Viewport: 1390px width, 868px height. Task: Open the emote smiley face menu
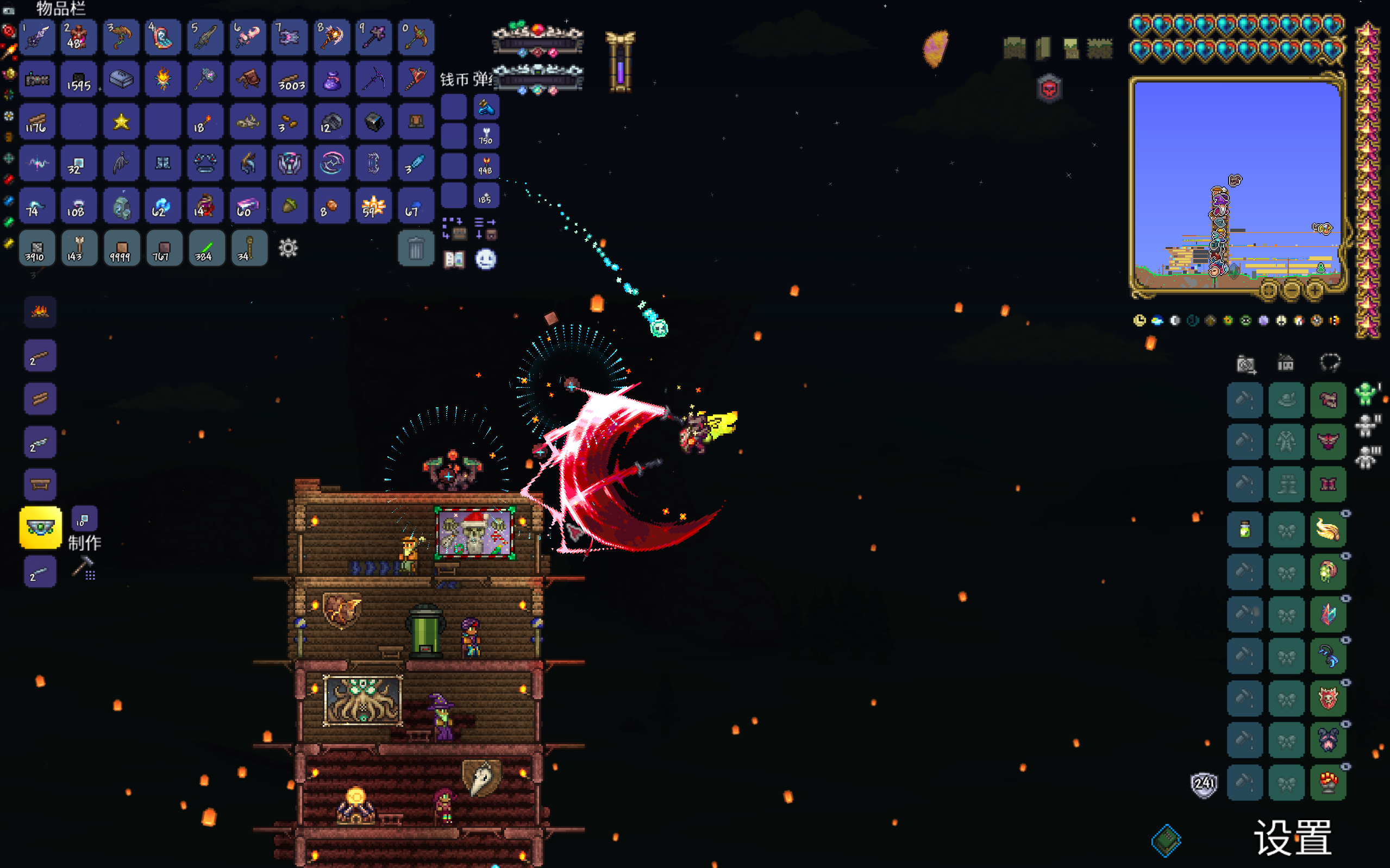click(486, 260)
